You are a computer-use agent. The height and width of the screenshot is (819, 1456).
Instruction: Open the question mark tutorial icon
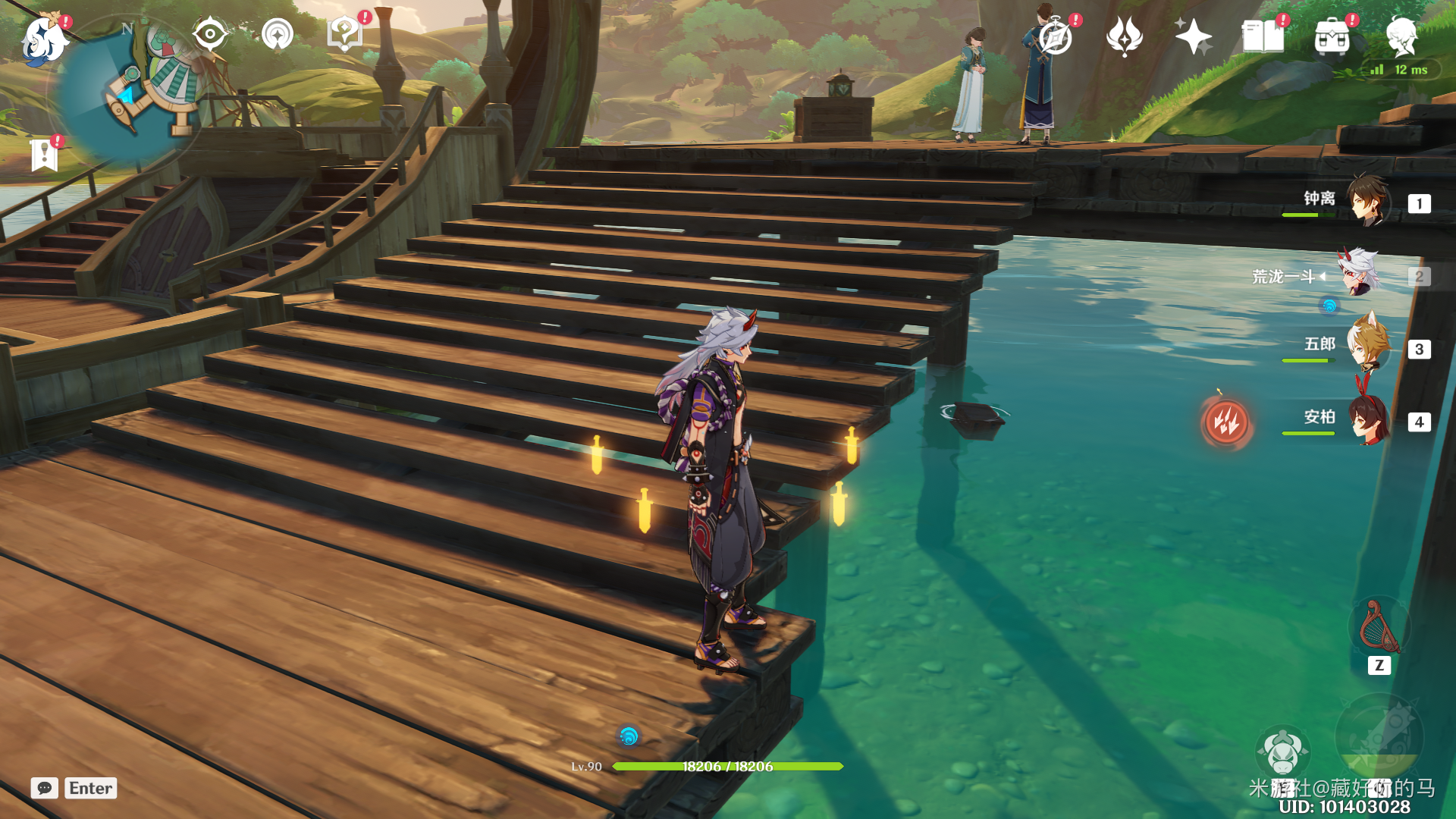point(344,34)
